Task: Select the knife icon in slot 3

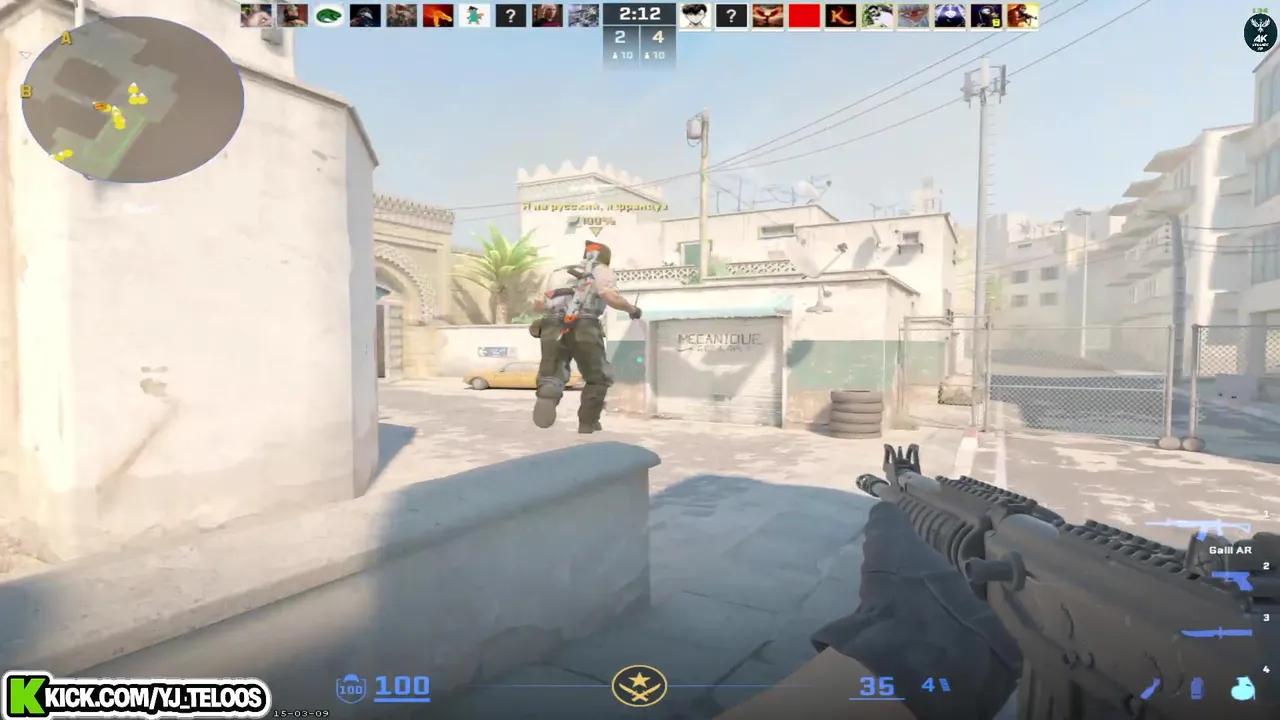Action: (x=1216, y=632)
